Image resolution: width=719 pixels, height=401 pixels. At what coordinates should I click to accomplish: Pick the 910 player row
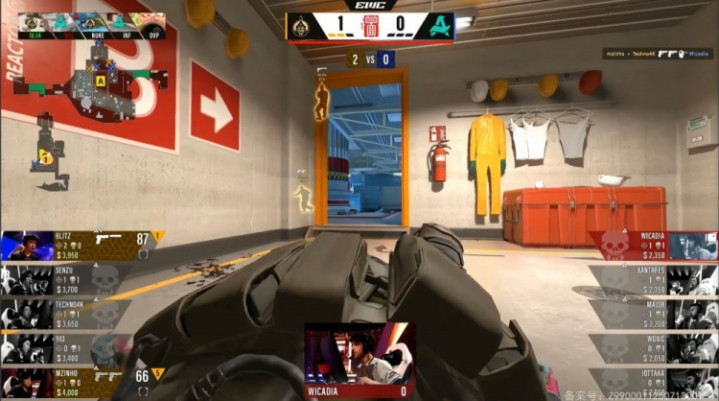tap(65, 347)
